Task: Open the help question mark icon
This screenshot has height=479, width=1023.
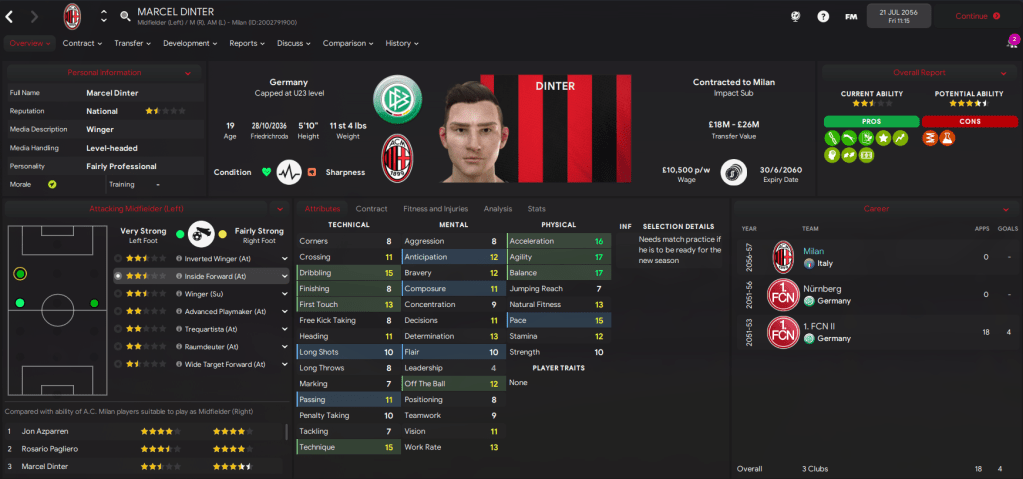Action: 823,16
